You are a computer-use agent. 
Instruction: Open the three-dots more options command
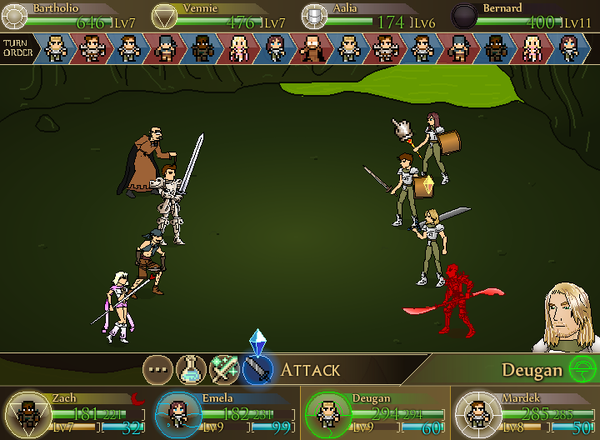tap(158, 370)
